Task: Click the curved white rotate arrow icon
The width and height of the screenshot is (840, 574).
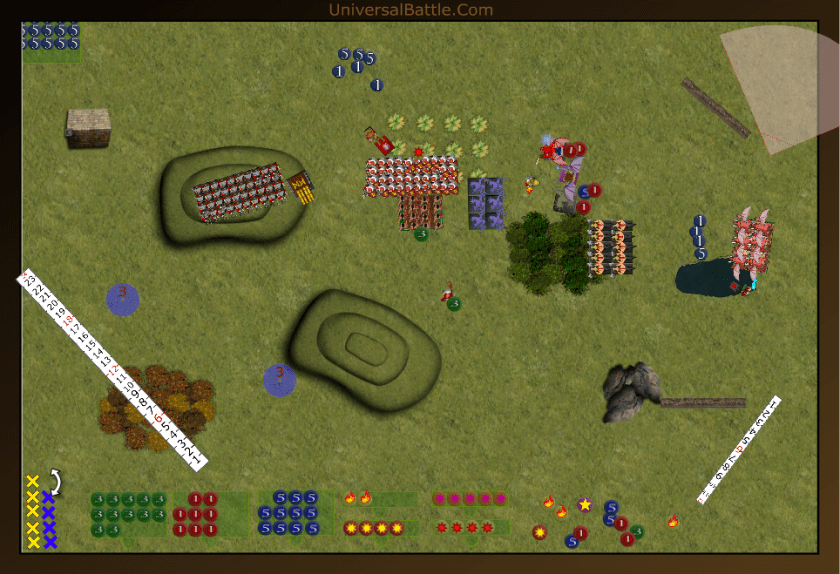Action: 56,484
